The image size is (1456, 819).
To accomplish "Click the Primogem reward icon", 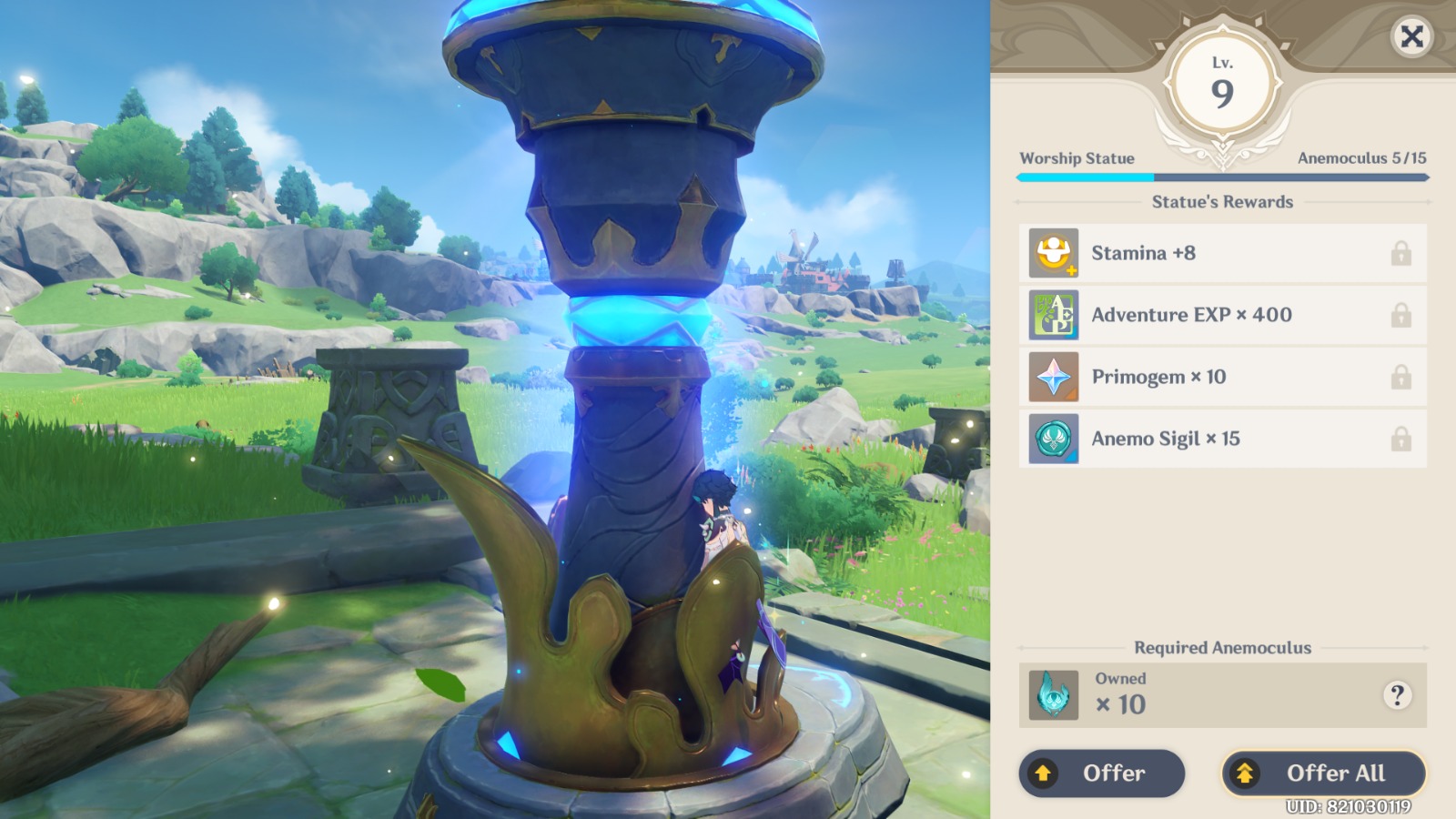I will pyautogui.click(x=1053, y=377).
